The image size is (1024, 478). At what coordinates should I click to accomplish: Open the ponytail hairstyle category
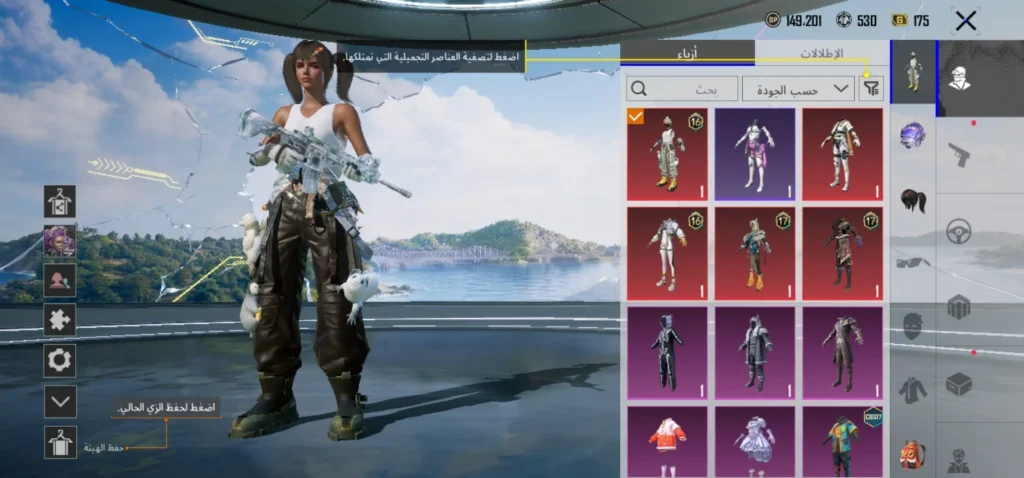click(x=912, y=199)
